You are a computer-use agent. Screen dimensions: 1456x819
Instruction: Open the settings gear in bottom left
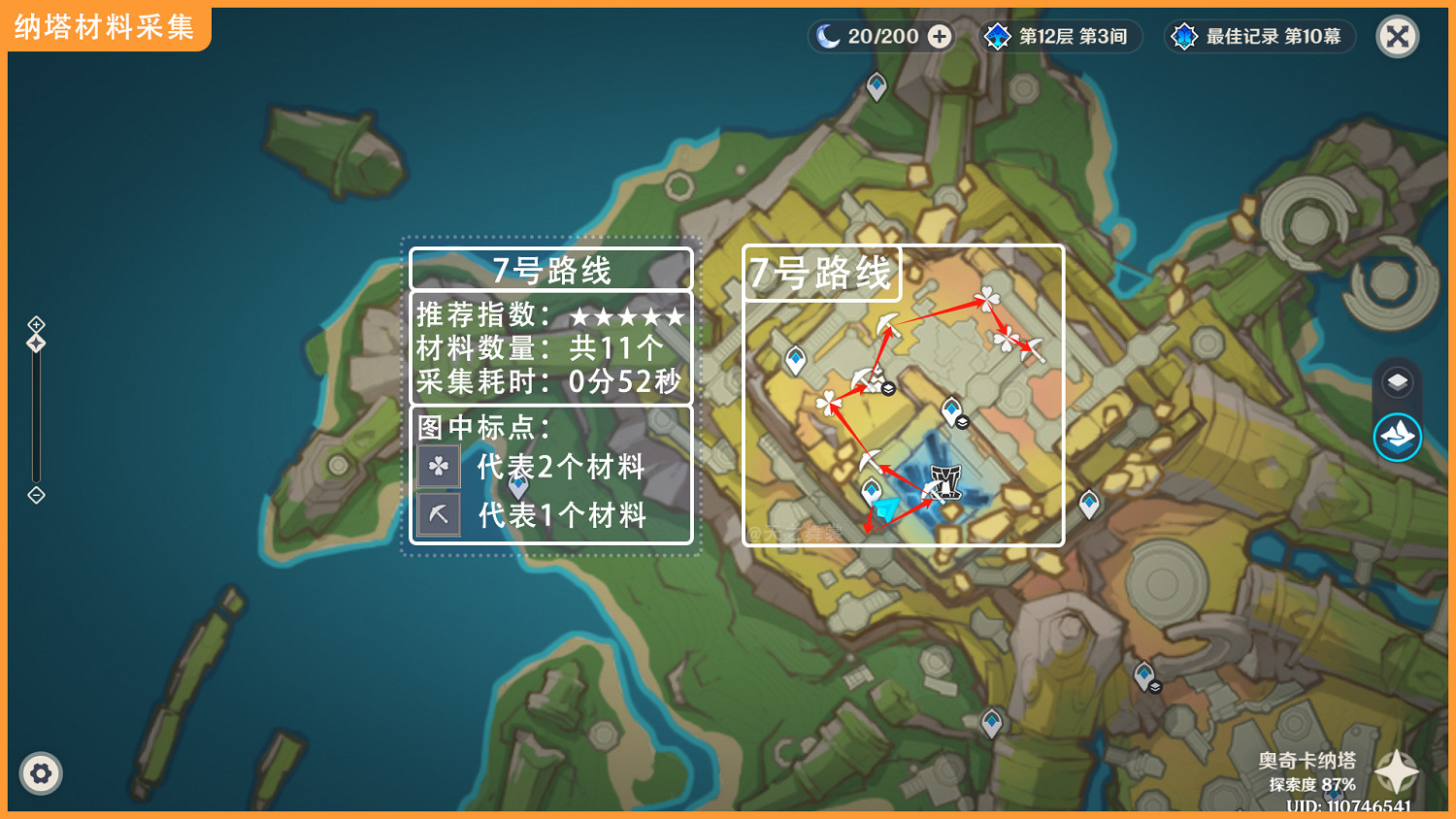click(x=41, y=773)
